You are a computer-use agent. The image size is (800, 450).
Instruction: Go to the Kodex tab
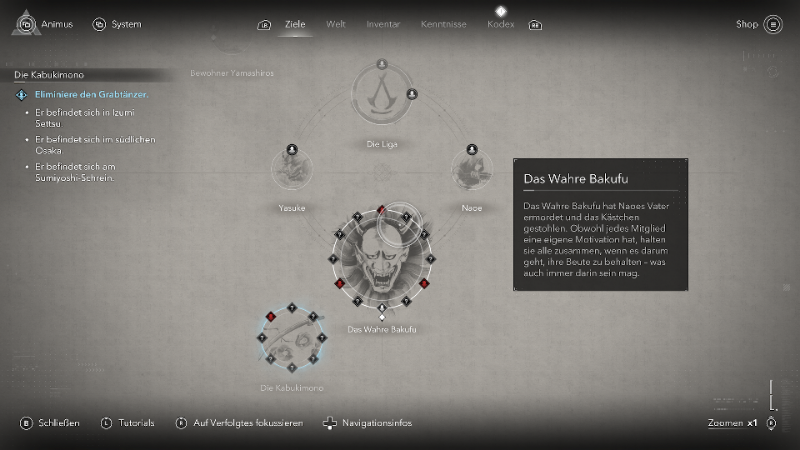500,24
